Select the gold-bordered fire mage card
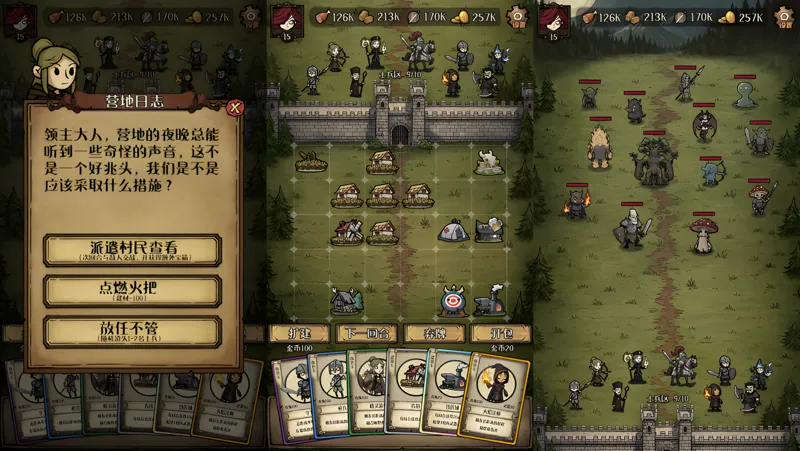 (x=495, y=395)
